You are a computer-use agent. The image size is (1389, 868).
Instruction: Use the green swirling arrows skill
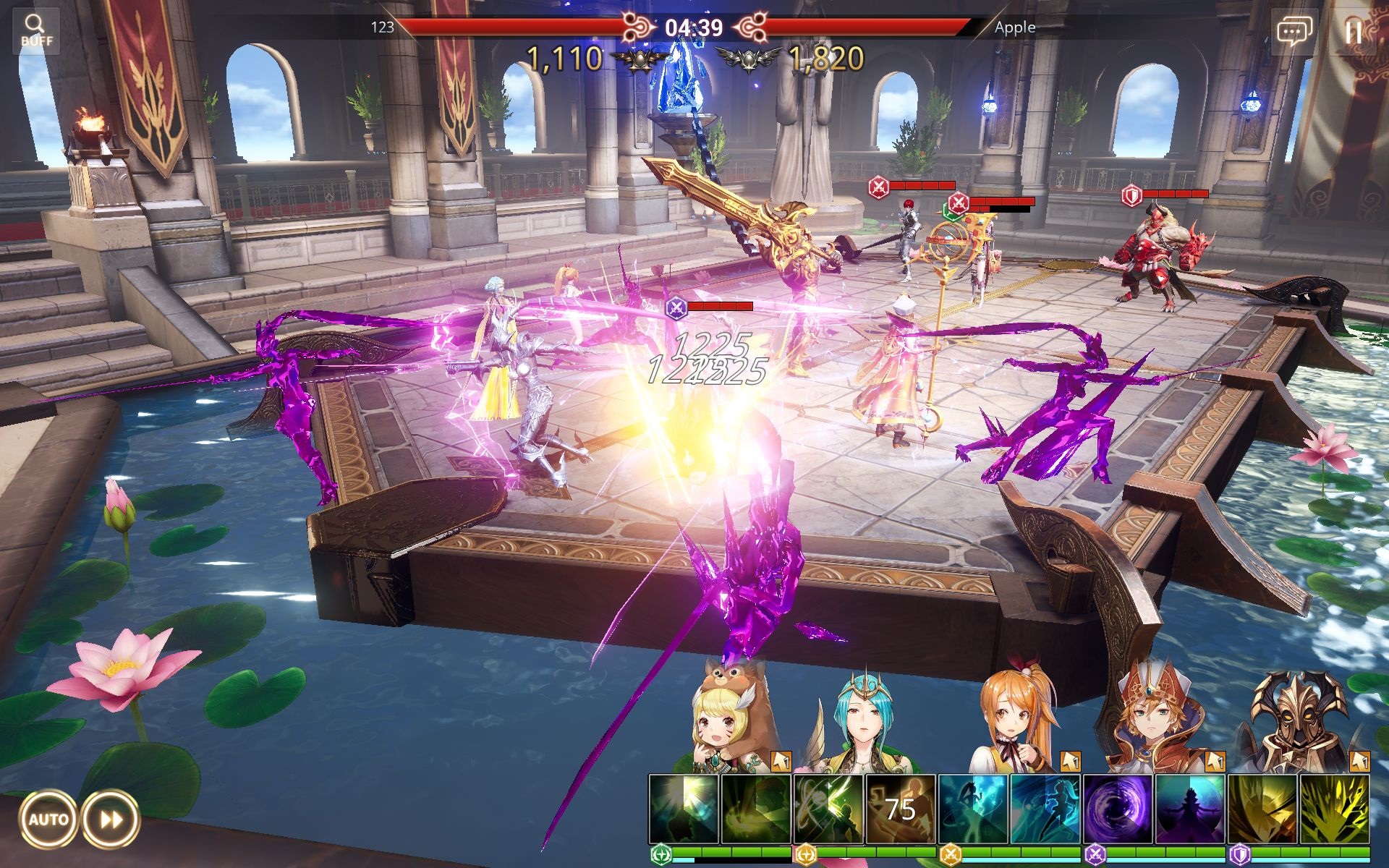(828, 809)
